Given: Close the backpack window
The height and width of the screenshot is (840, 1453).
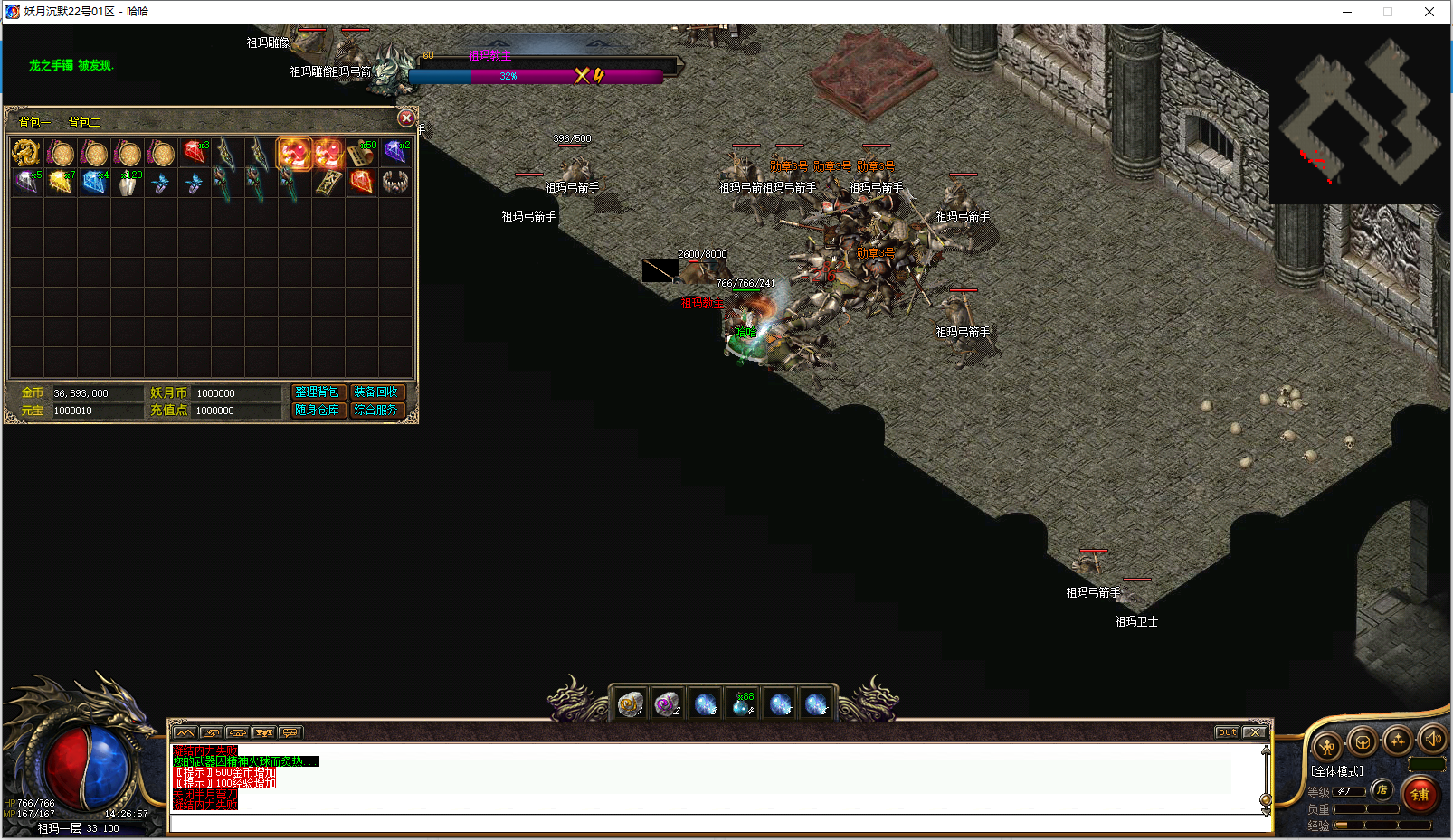Looking at the screenshot, I should tap(406, 118).
